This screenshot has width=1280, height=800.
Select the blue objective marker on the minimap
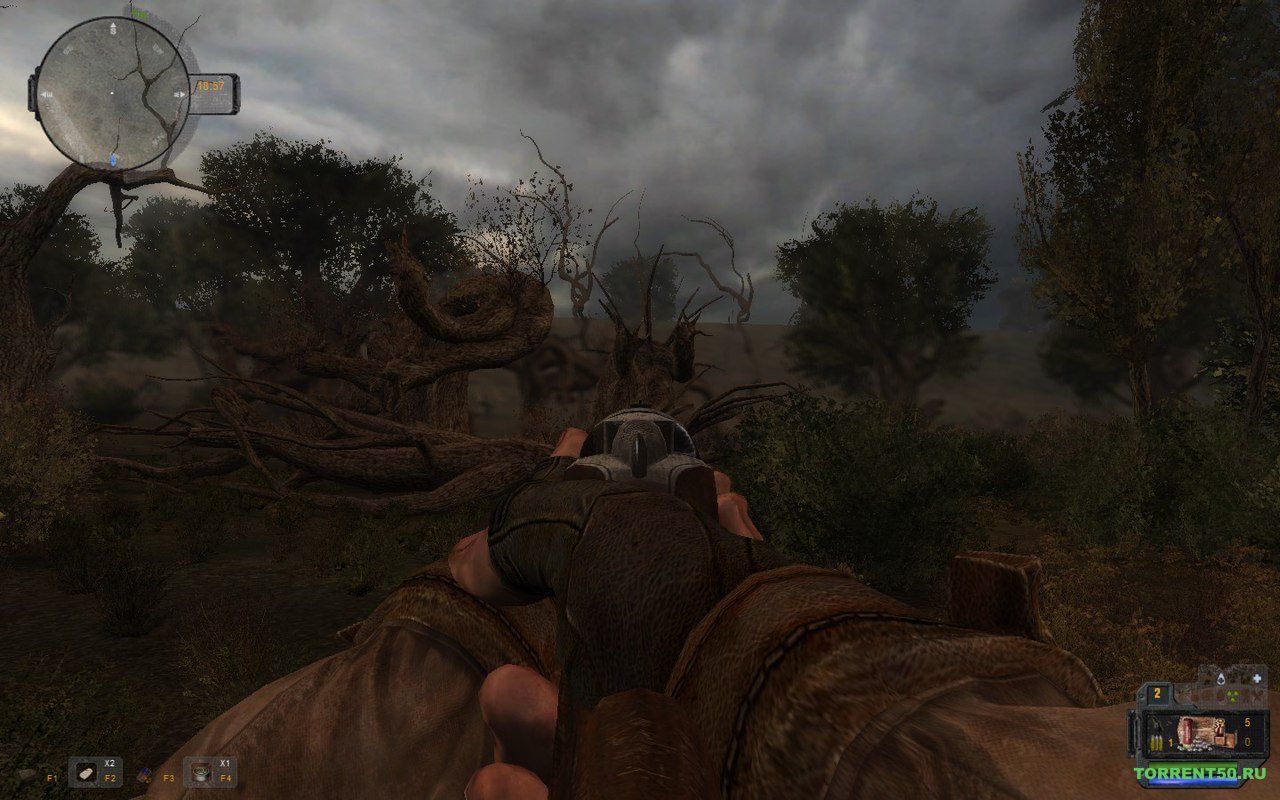point(115,159)
